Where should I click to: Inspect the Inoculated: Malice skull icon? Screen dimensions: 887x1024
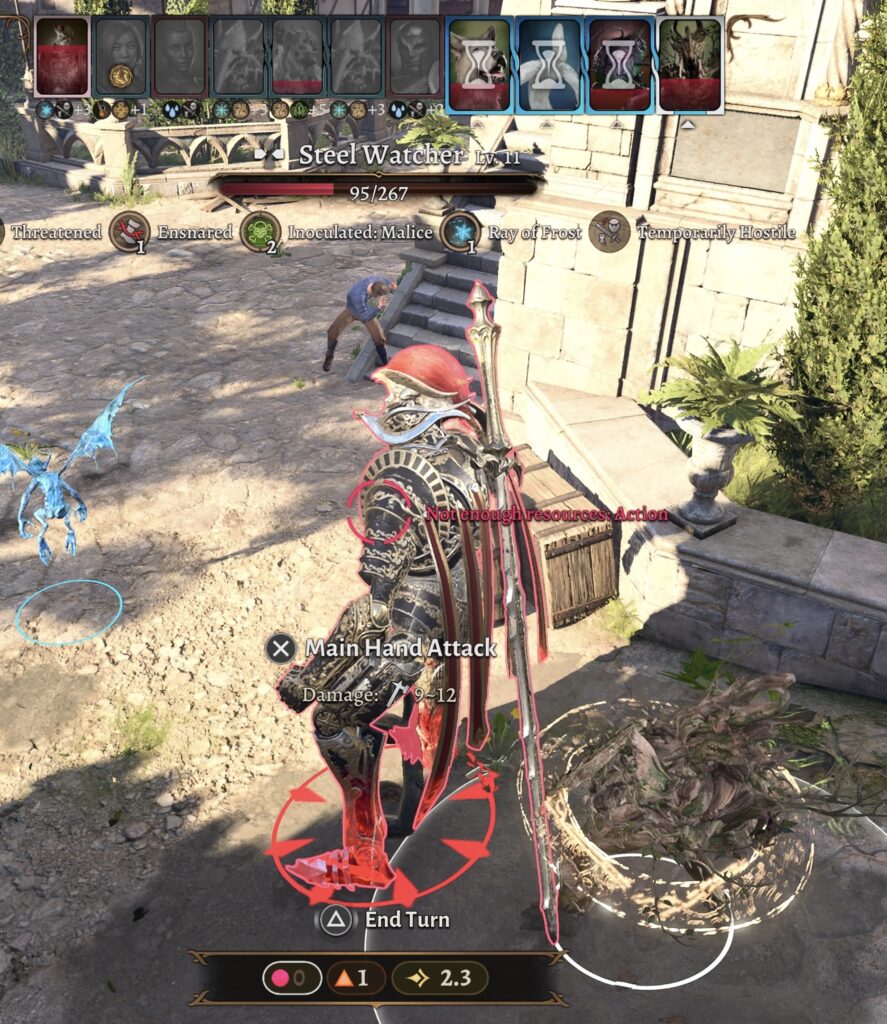(x=260, y=232)
